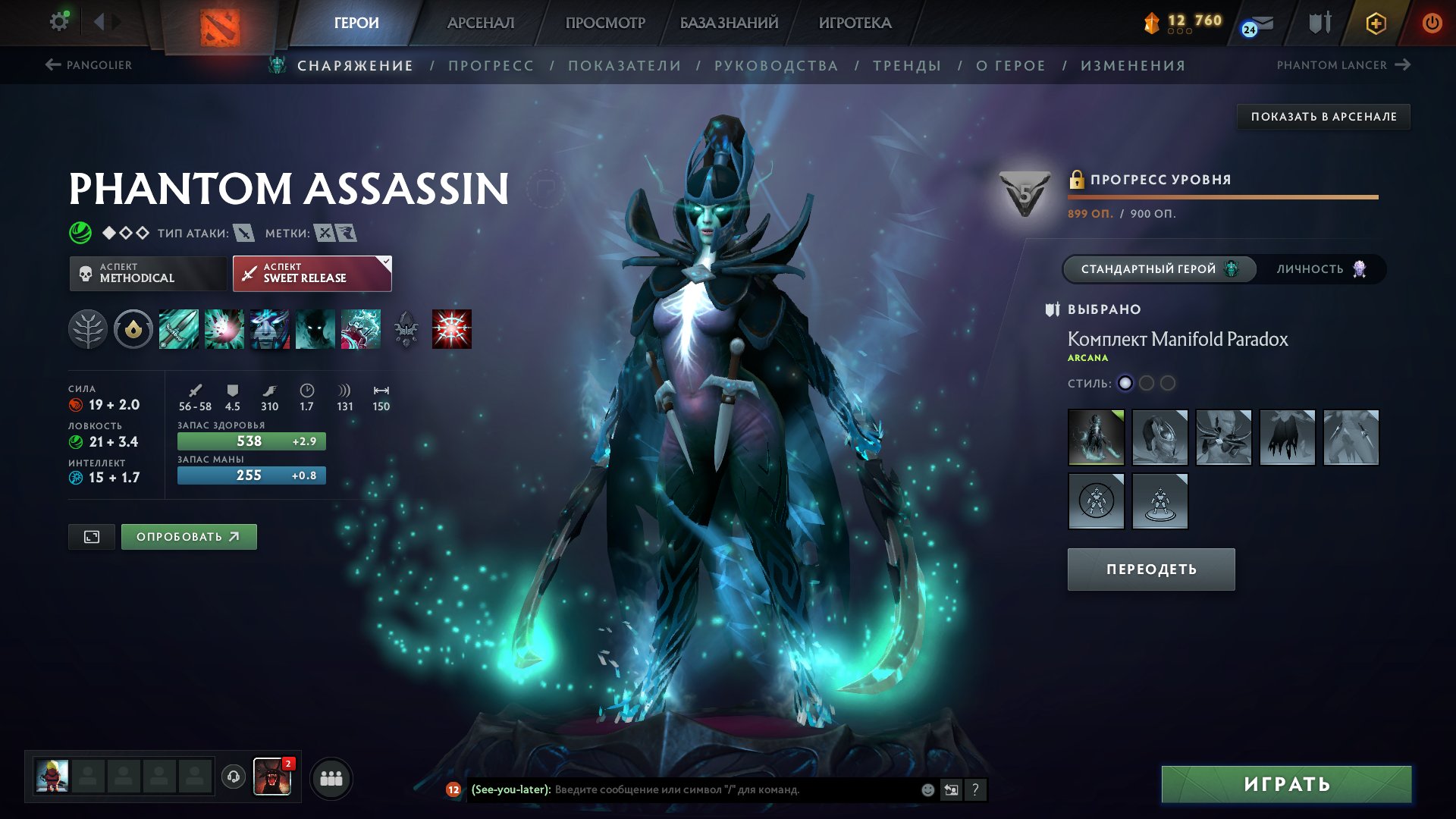Choose the second arcana style radio button
Image resolution: width=1456 pixels, height=819 pixels.
(1147, 384)
